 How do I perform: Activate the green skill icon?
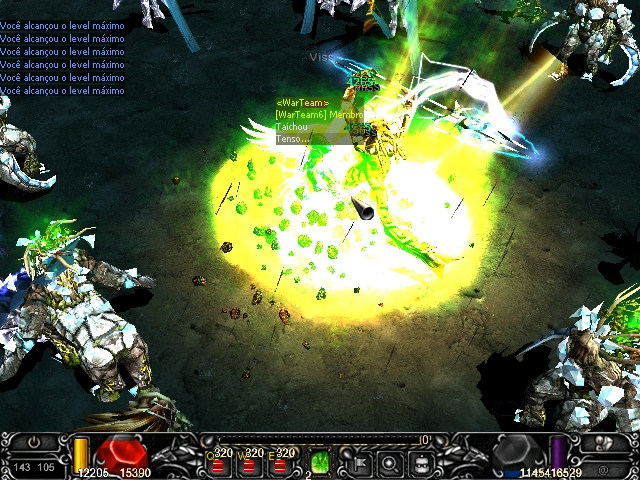320,462
